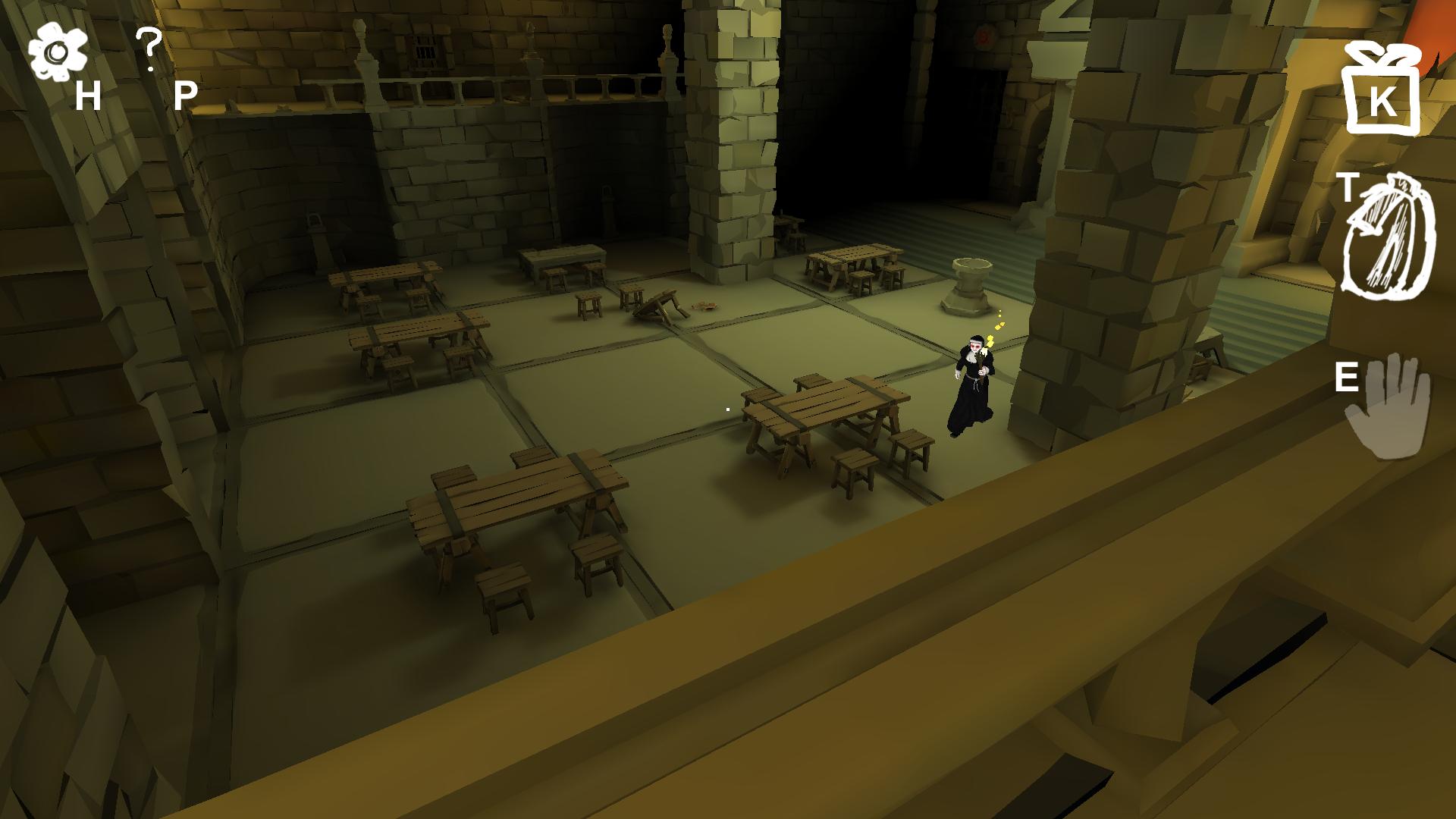The width and height of the screenshot is (1456, 819).
Task: Click the barred window on the back wall
Action: click(423, 47)
